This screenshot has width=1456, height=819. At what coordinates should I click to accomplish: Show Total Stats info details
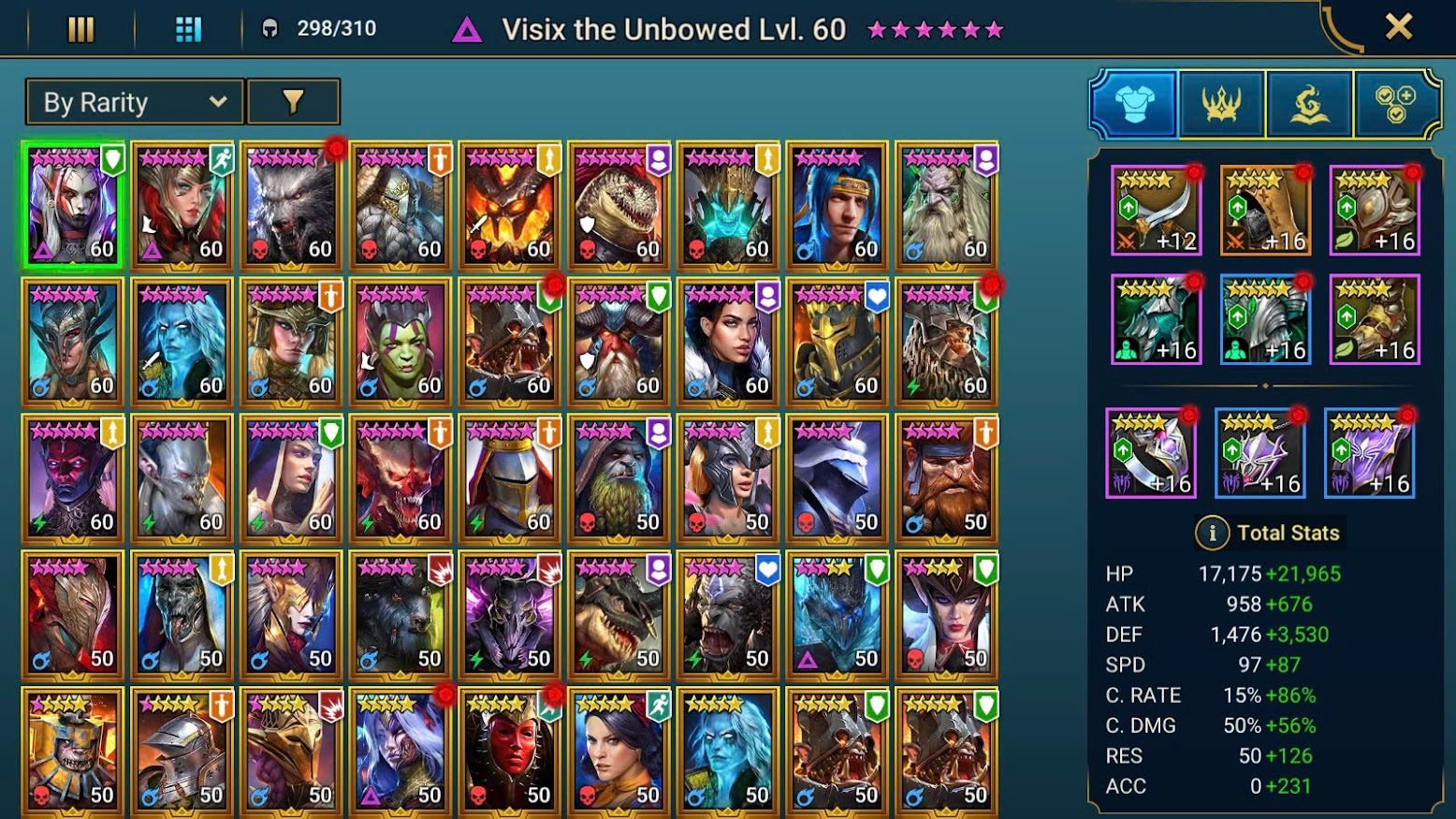click(x=1212, y=533)
